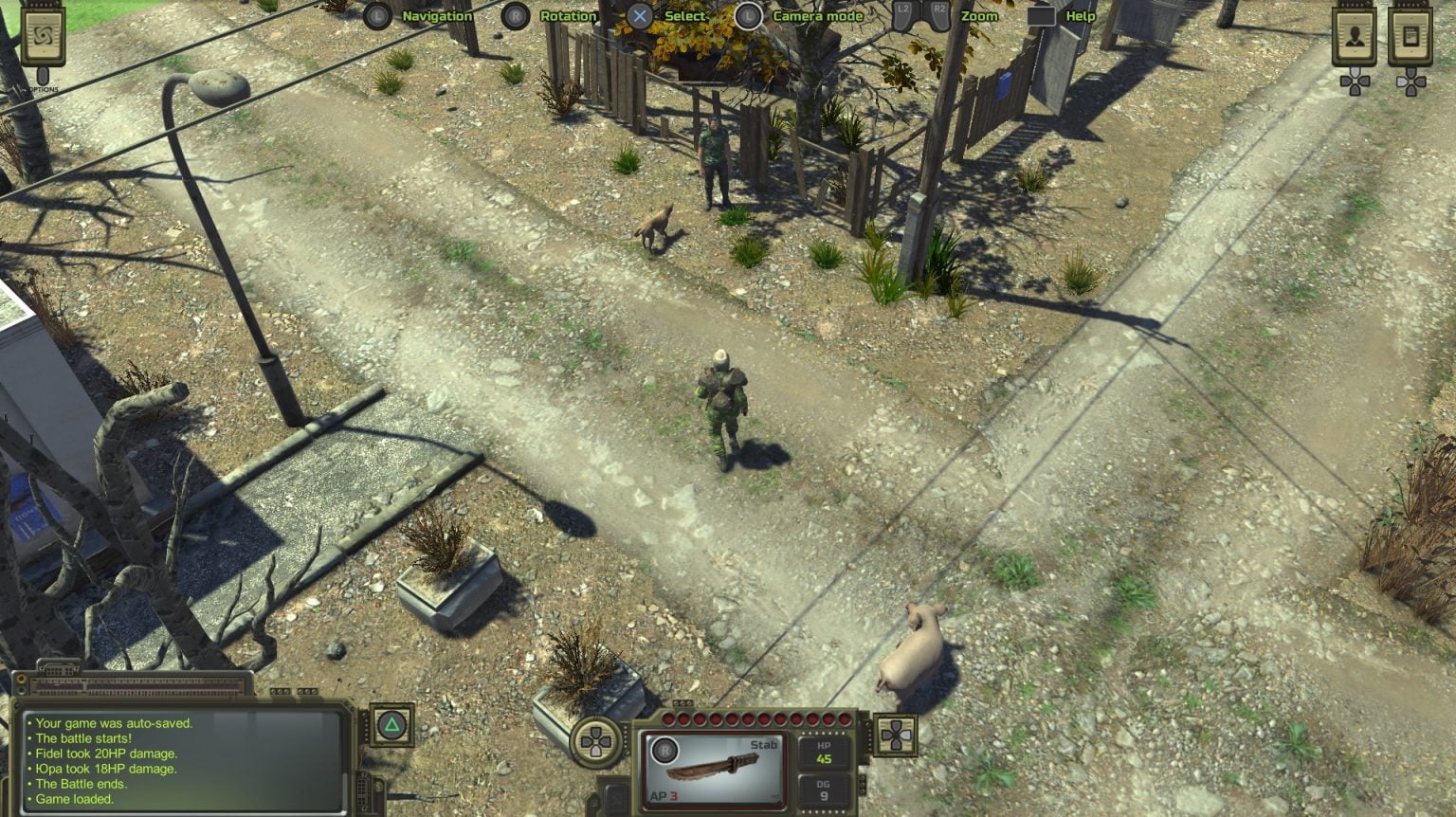Viewport: 1456px width, 817px height.
Task: Click the Help label in the top bar
Action: coord(1079,16)
